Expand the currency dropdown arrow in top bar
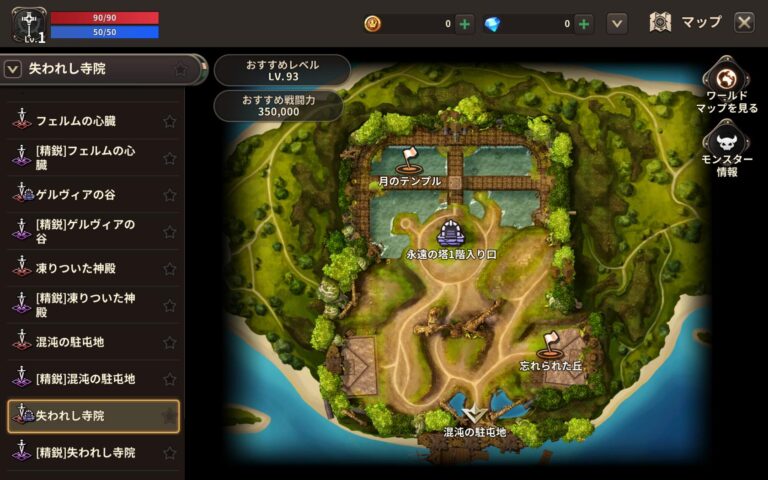This screenshot has width=768, height=480. point(617,23)
